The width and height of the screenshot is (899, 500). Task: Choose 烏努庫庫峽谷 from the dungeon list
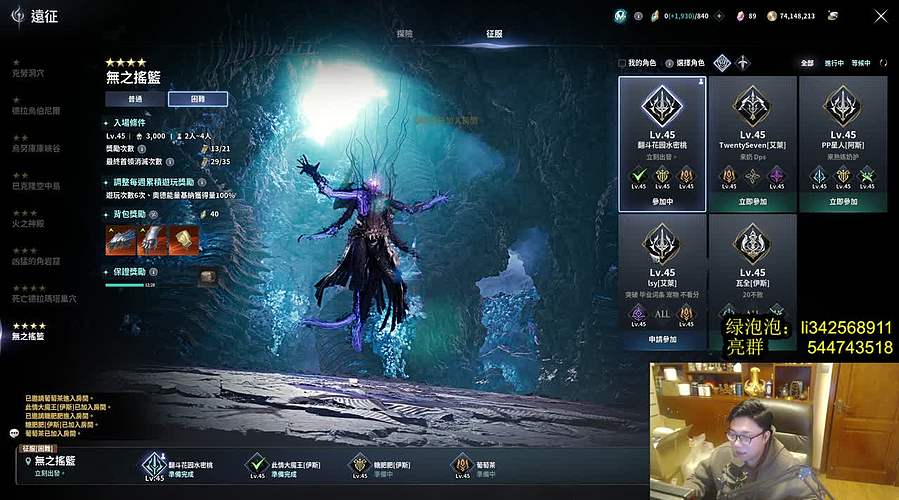point(36,148)
